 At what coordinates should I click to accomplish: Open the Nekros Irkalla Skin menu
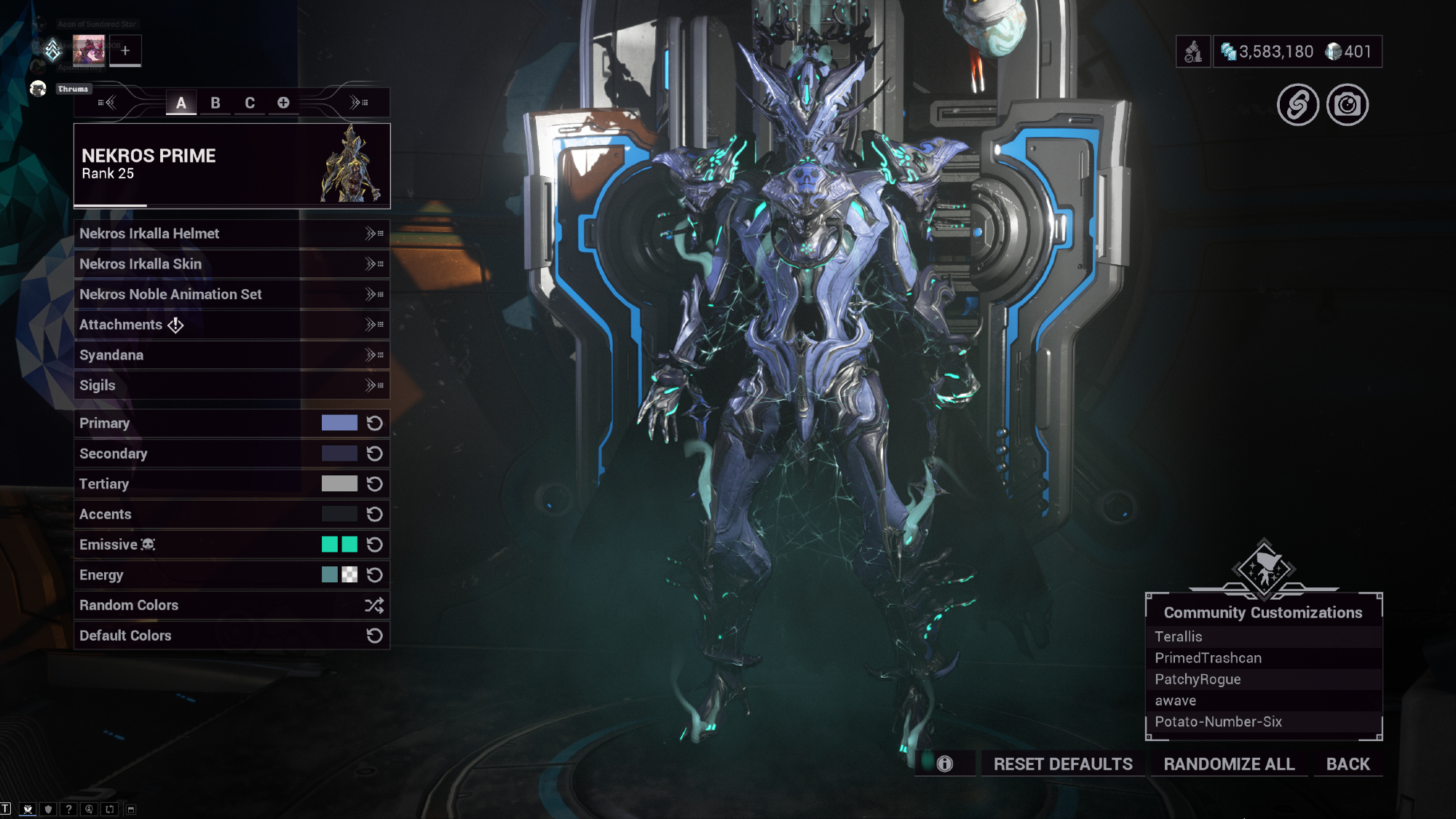(x=232, y=264)
